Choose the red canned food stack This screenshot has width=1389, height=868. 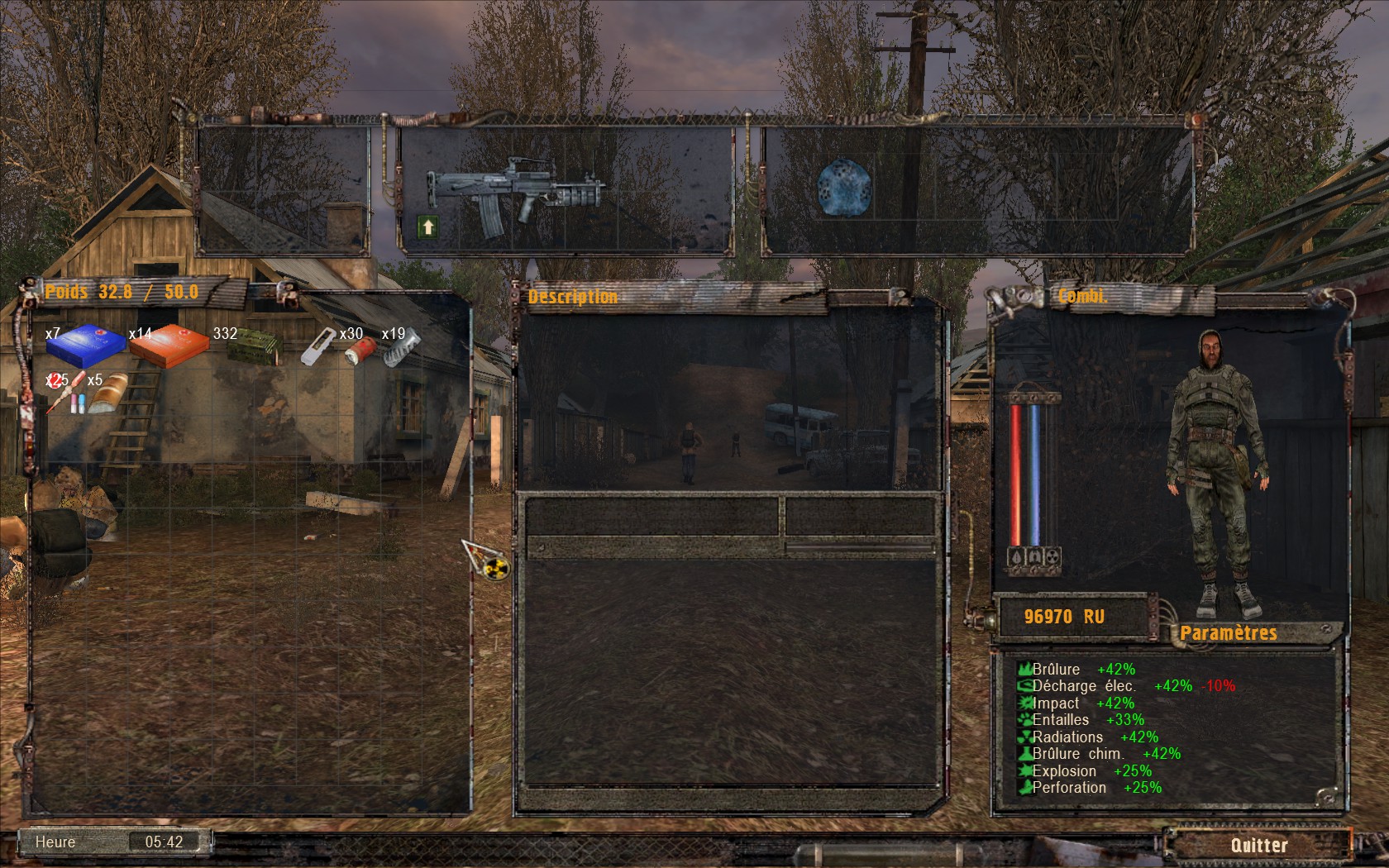[360, 349]
